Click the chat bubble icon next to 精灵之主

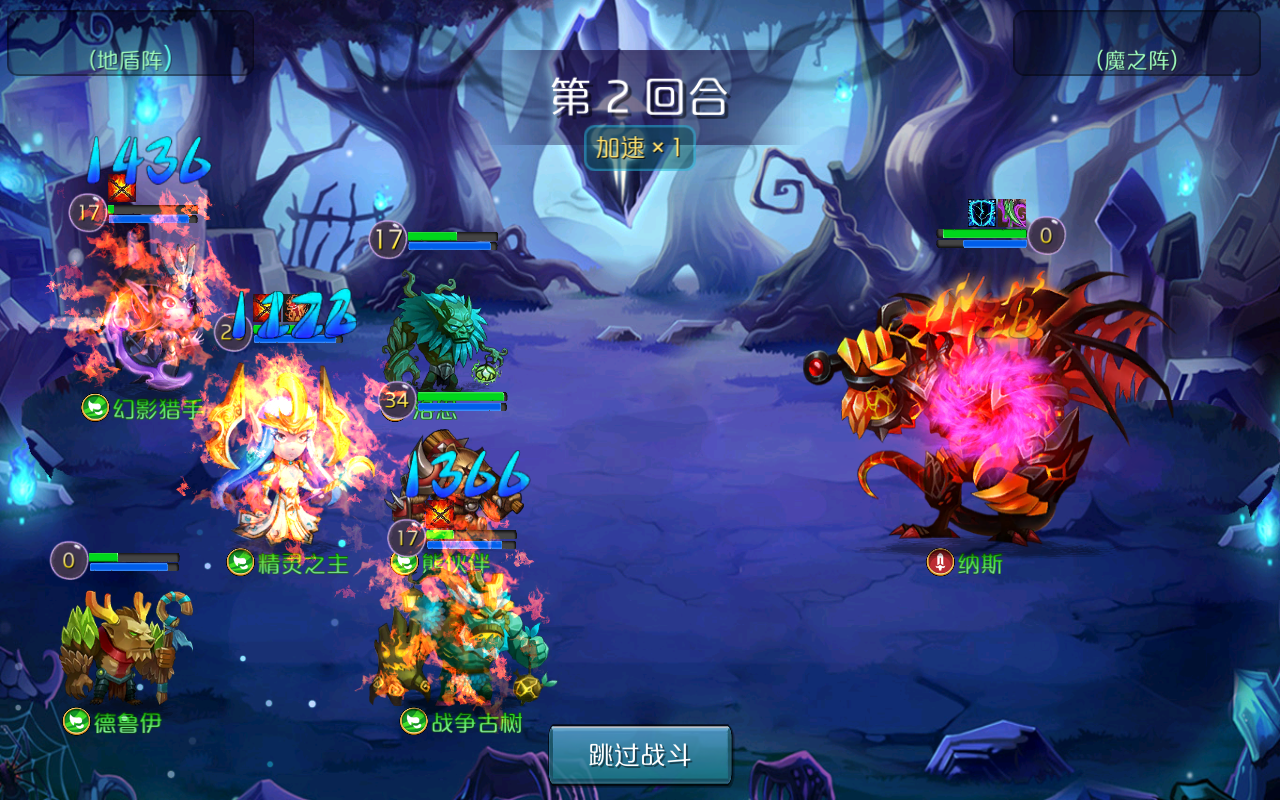coord(238,562)
